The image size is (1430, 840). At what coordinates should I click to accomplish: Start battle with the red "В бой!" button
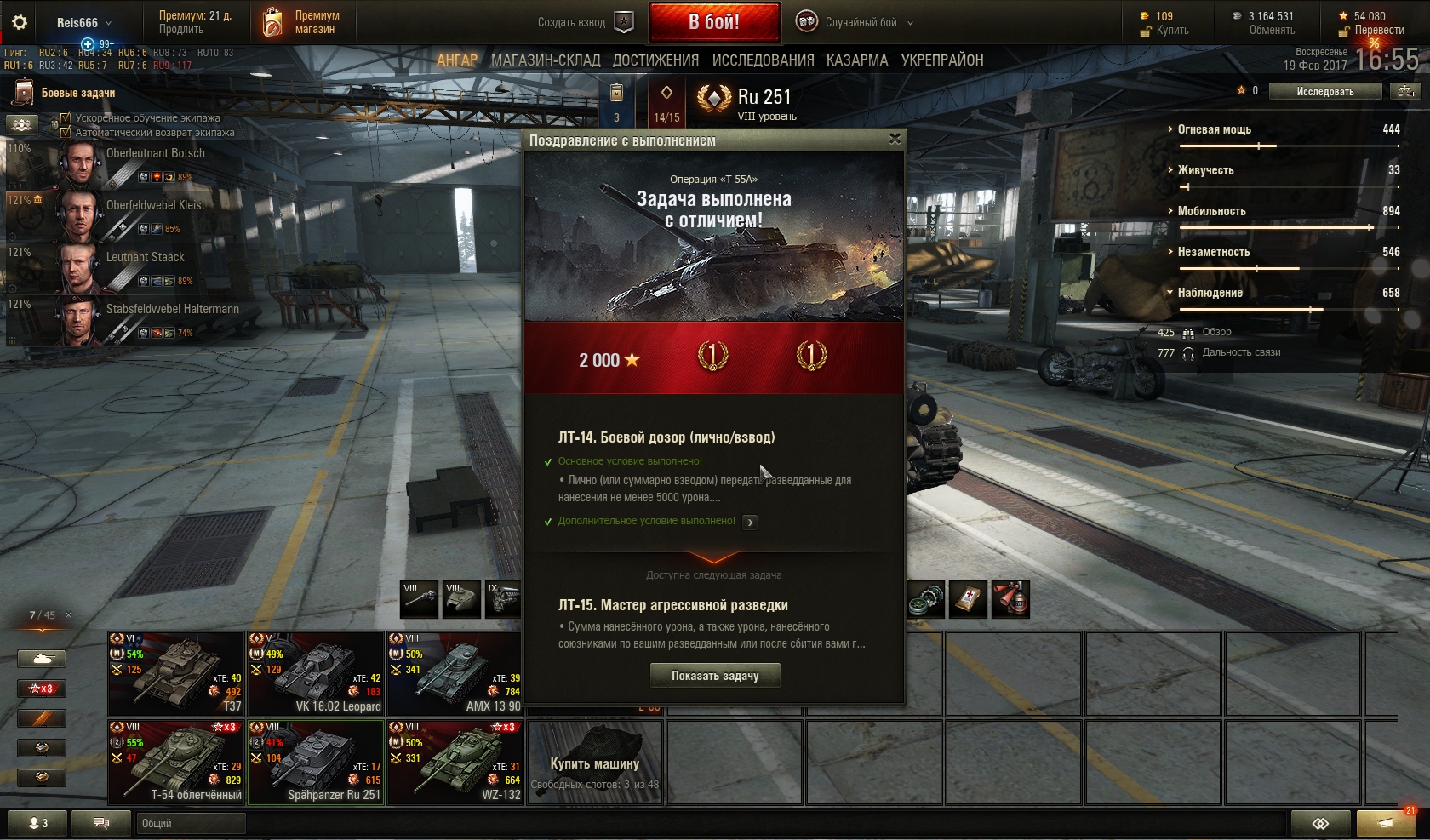coord(714,22)
